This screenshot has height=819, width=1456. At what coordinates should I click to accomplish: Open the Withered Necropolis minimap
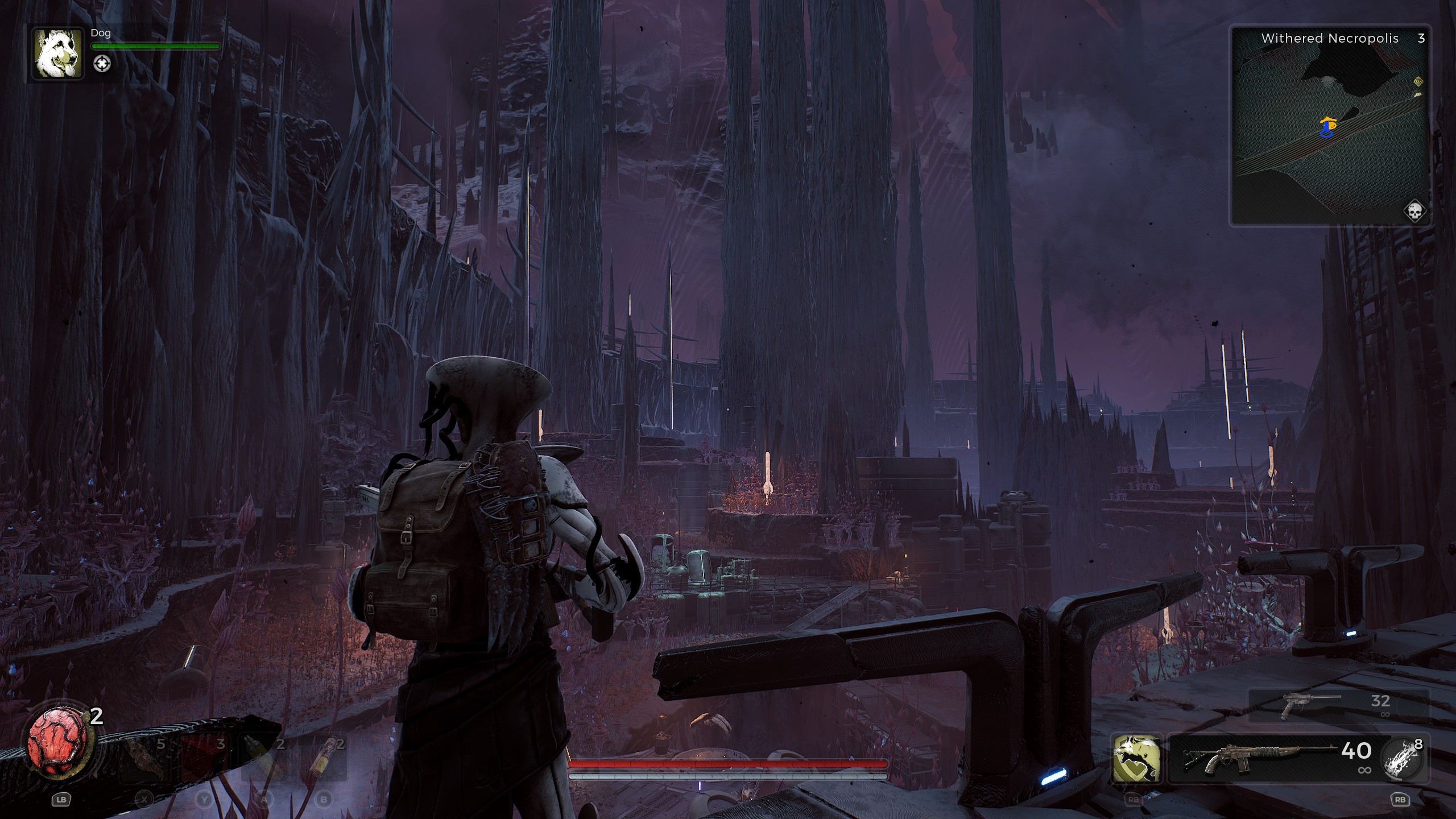1330,126
